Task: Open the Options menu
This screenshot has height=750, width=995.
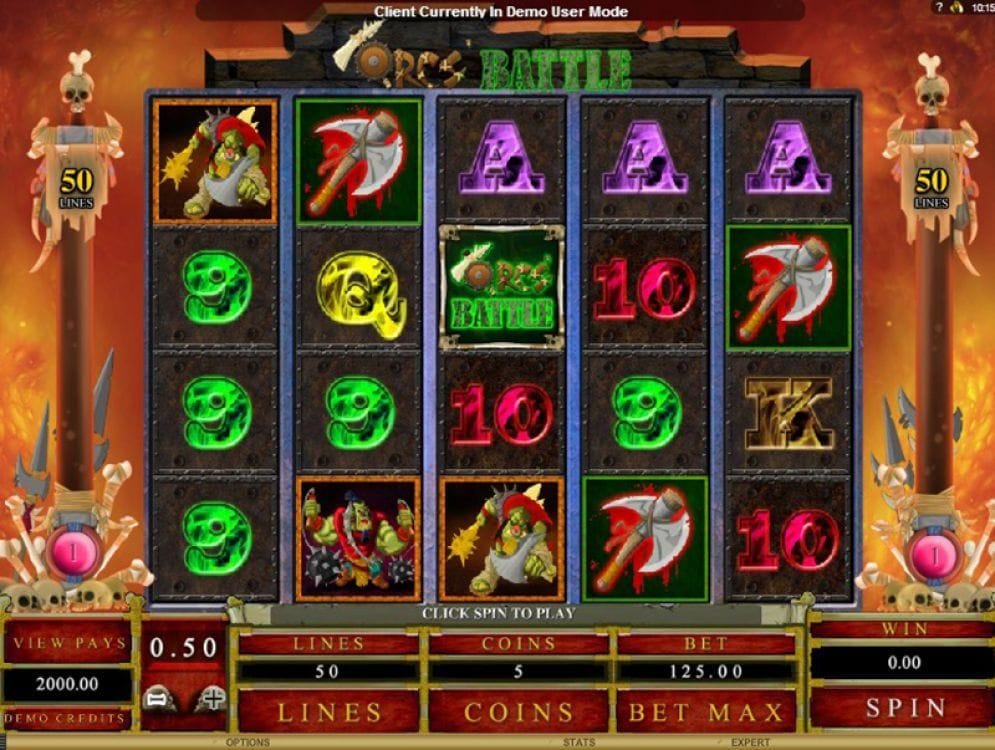Action: coord(247,743)
